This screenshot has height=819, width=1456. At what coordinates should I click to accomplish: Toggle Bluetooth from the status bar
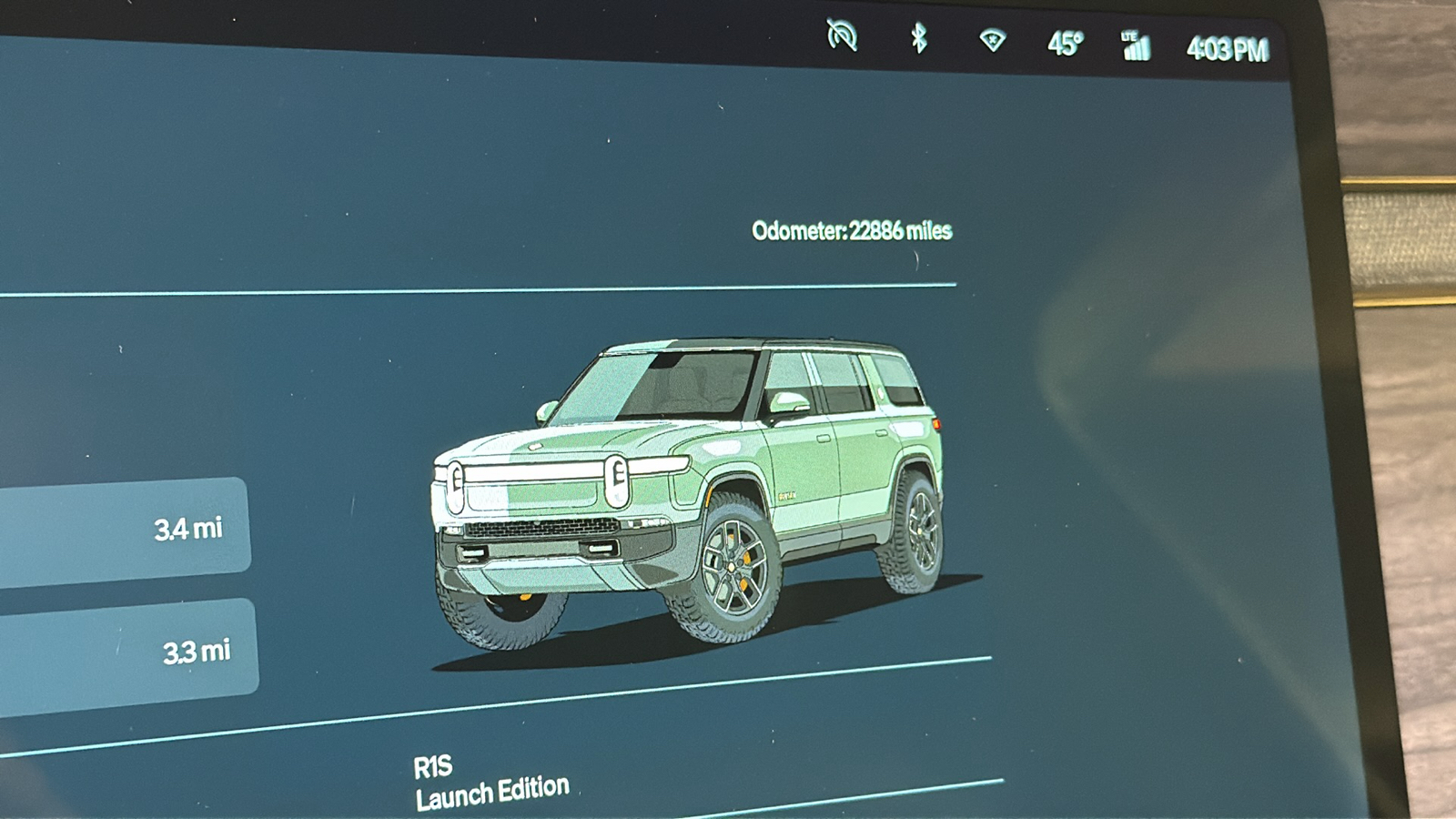tap(921, 39)
